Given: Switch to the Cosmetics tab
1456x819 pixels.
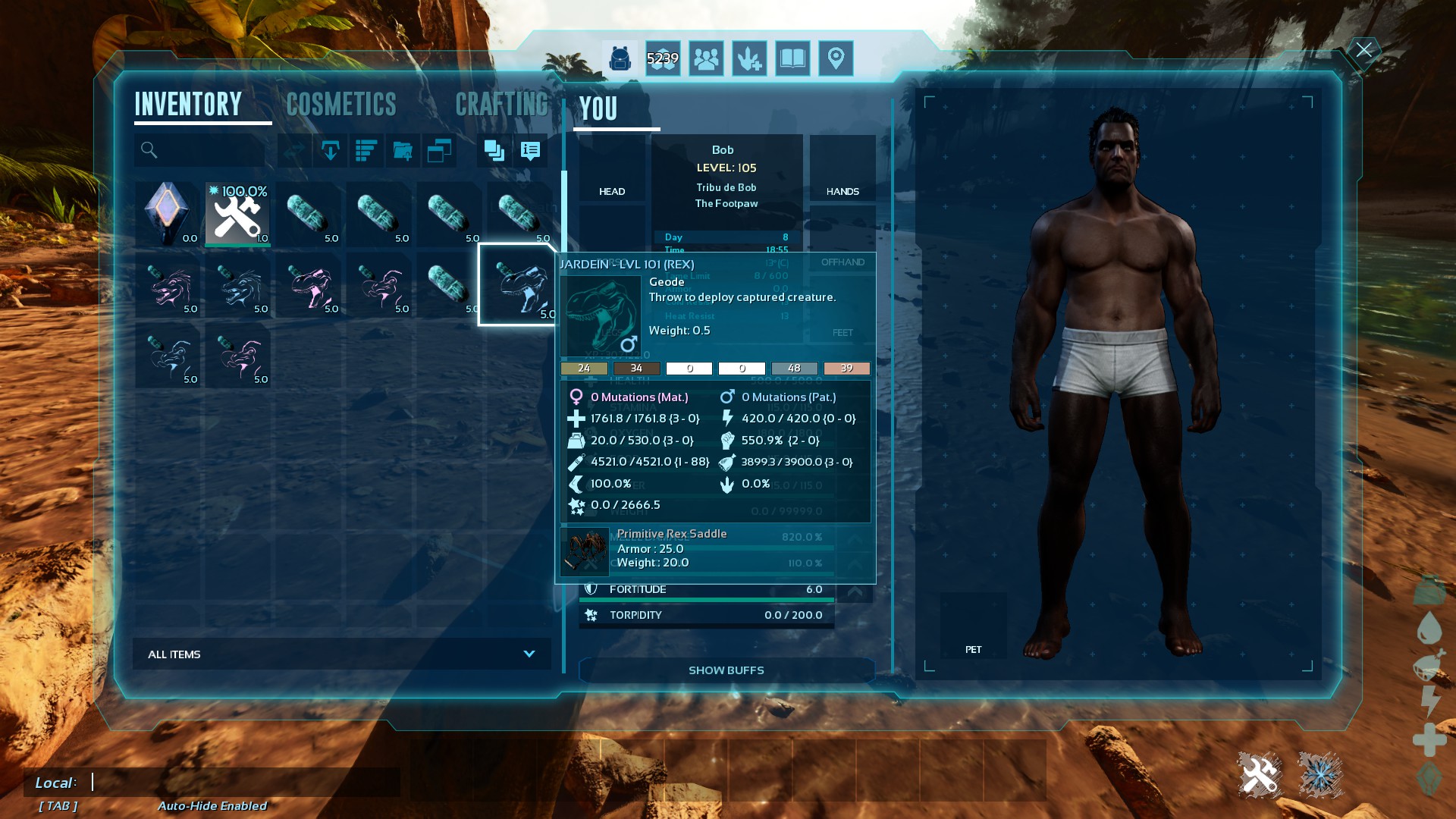Looking at the screenshot, I should coord(341,105).
